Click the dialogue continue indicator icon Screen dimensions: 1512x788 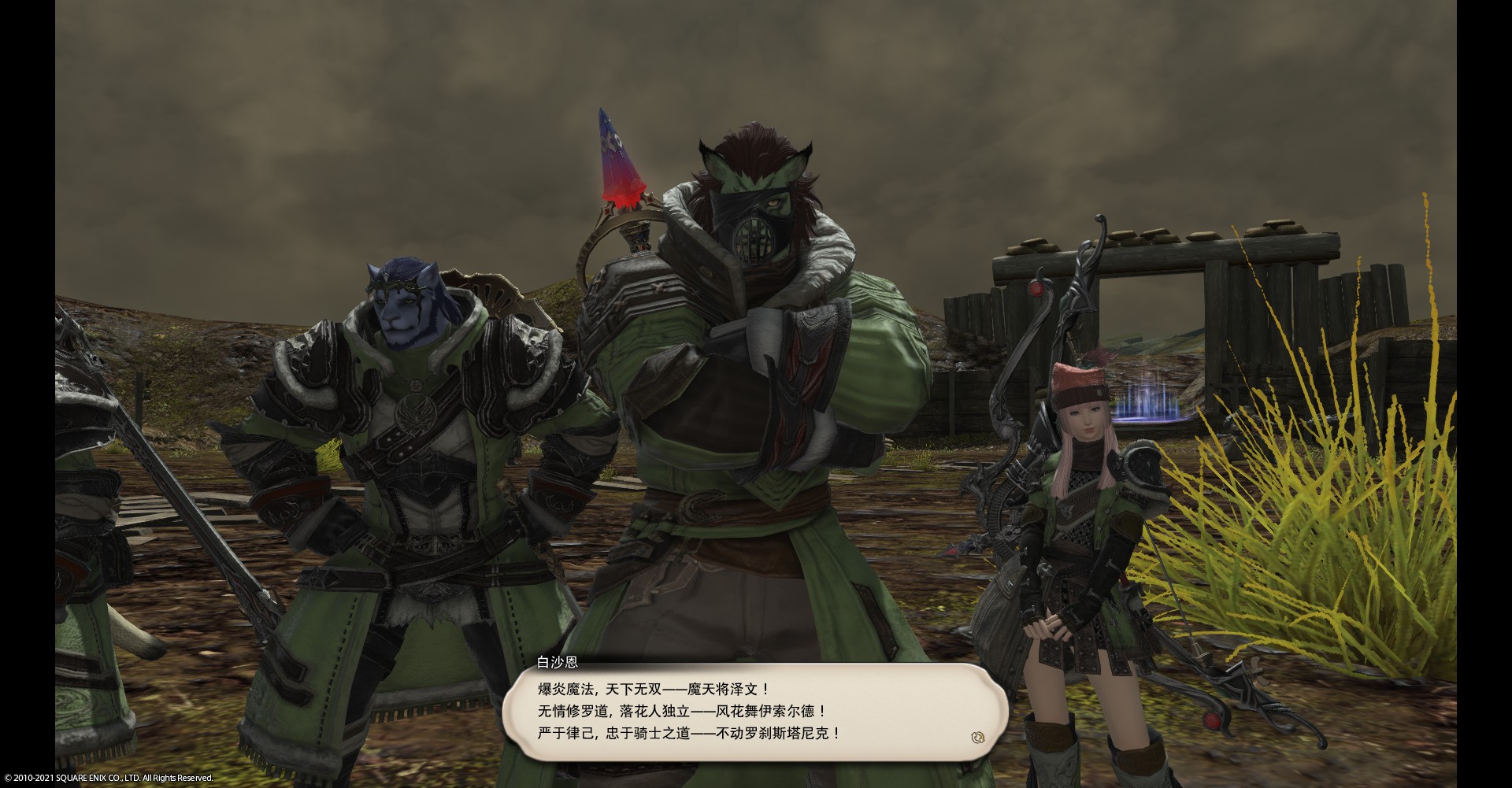click(x=979, y=737)
